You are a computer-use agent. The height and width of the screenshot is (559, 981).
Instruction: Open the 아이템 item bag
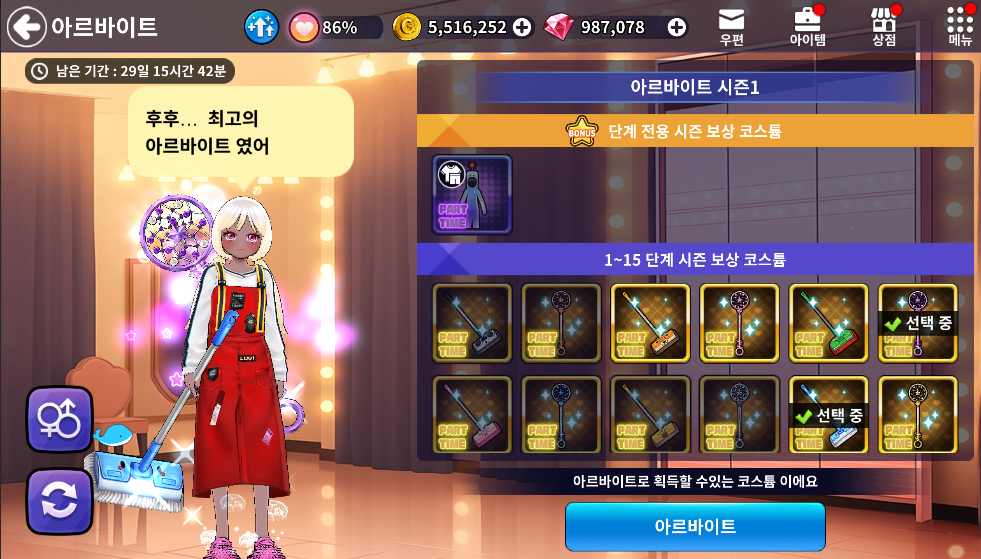pos(807,26)
